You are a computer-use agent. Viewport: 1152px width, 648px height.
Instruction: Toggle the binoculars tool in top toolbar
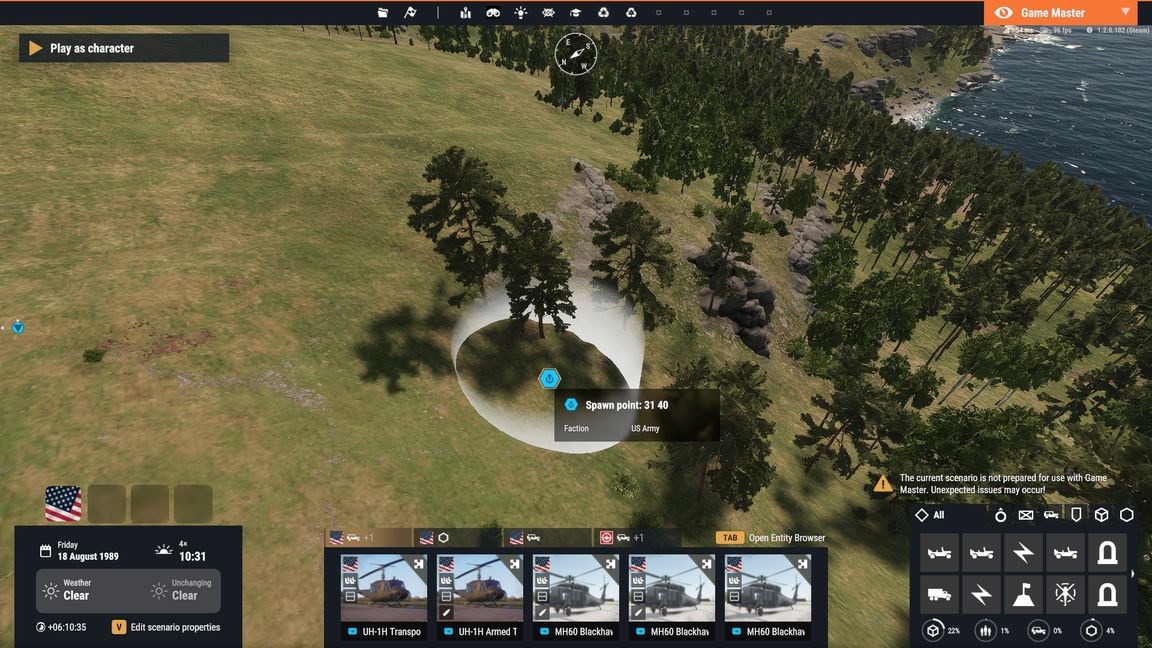493,13
